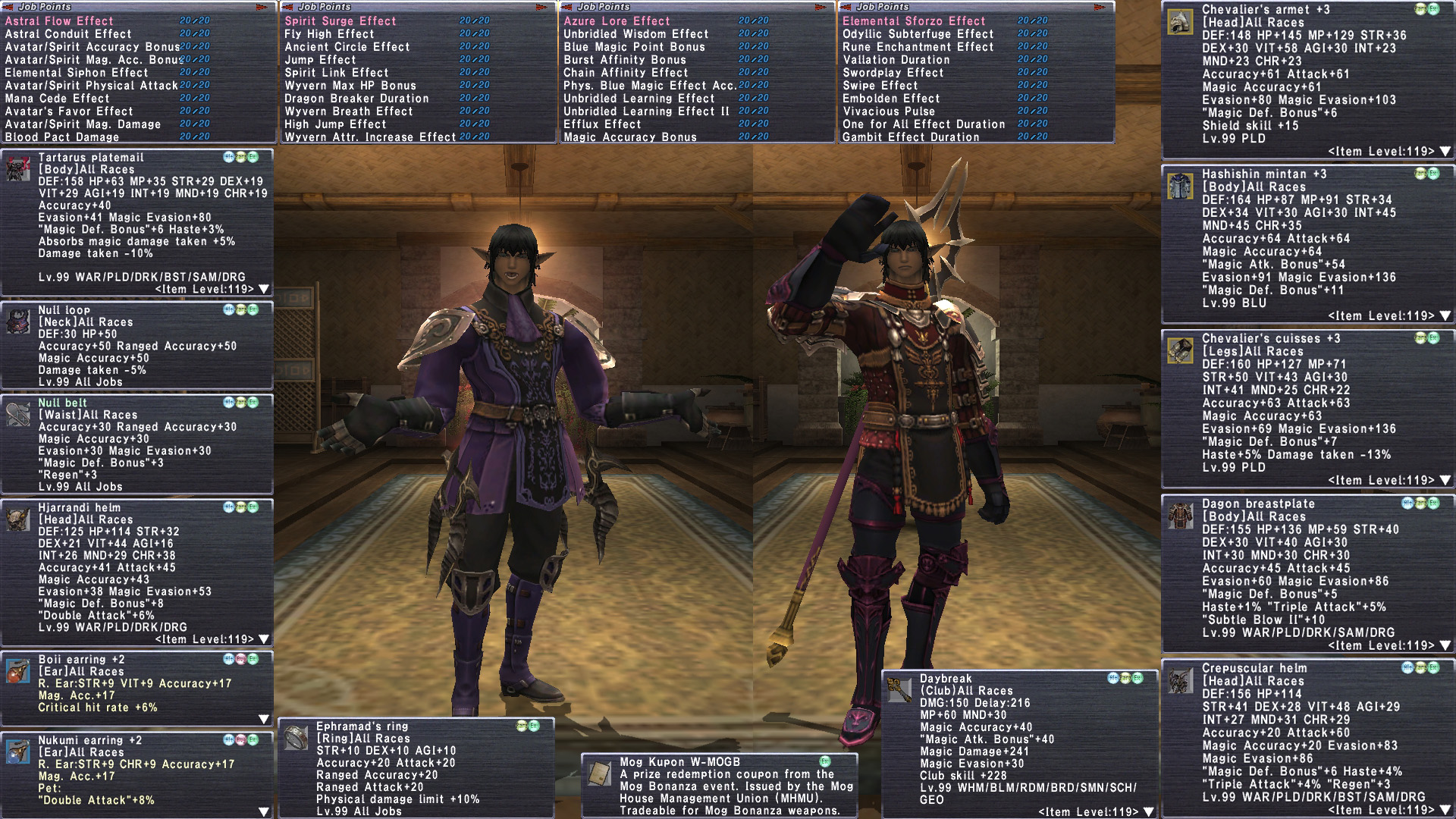Expand the Nukumi earring +2 description arrow
Viewport: 1456px width, 819px height.
(263, 811)
